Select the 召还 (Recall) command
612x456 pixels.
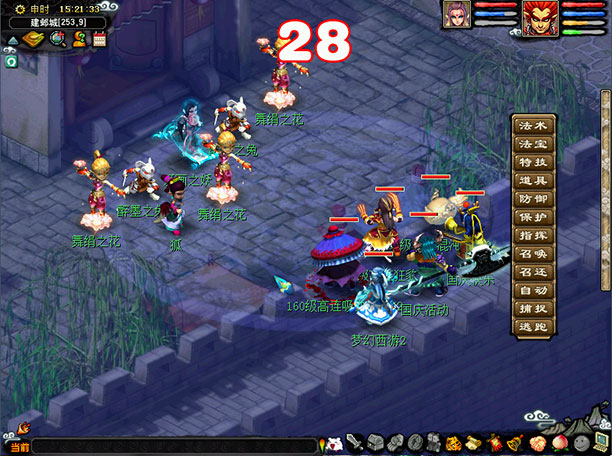tap(533, 271)
